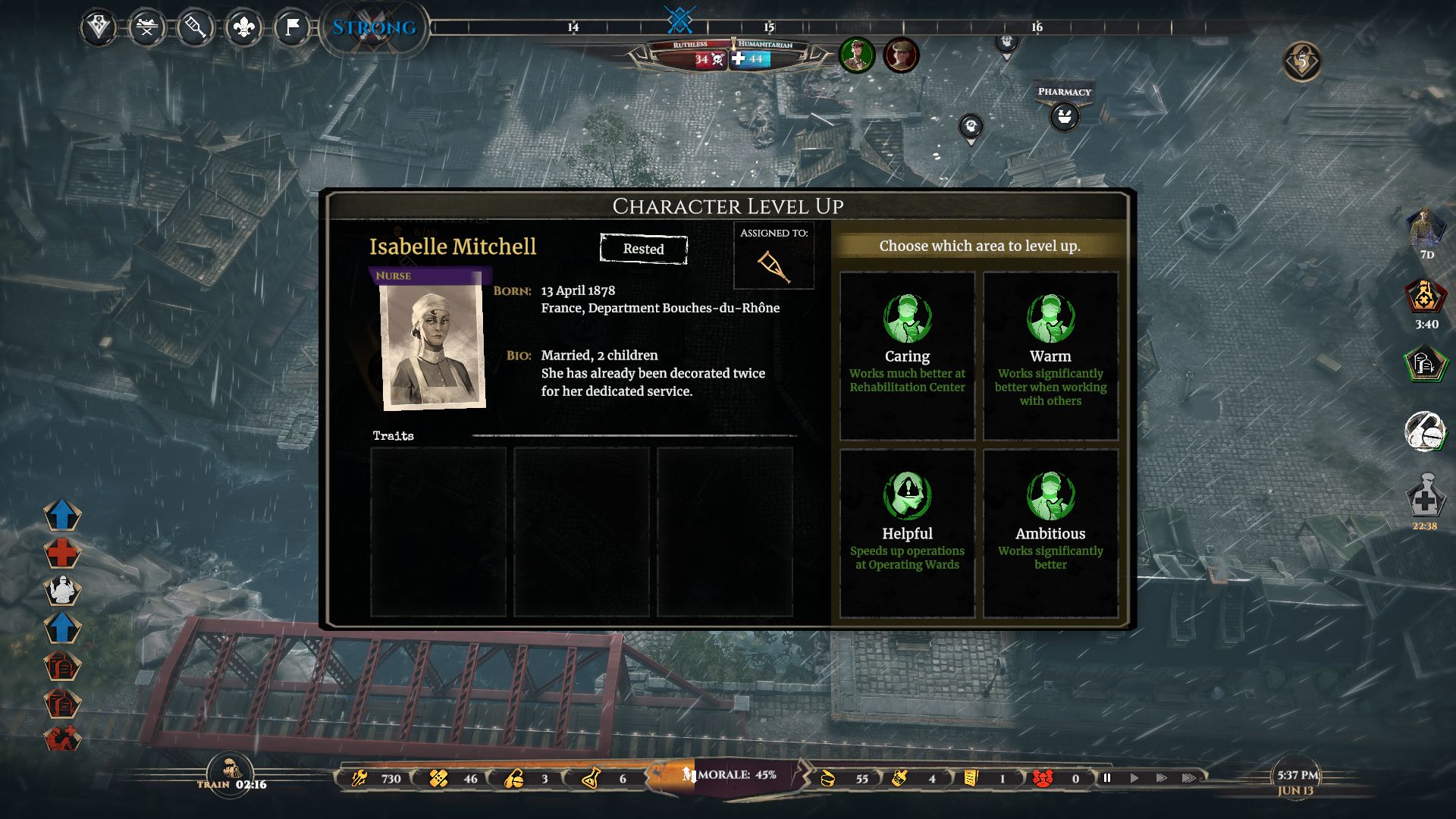Open the crutch rehabilitation top icon
1456x819 pixels.
pos(195,28)
